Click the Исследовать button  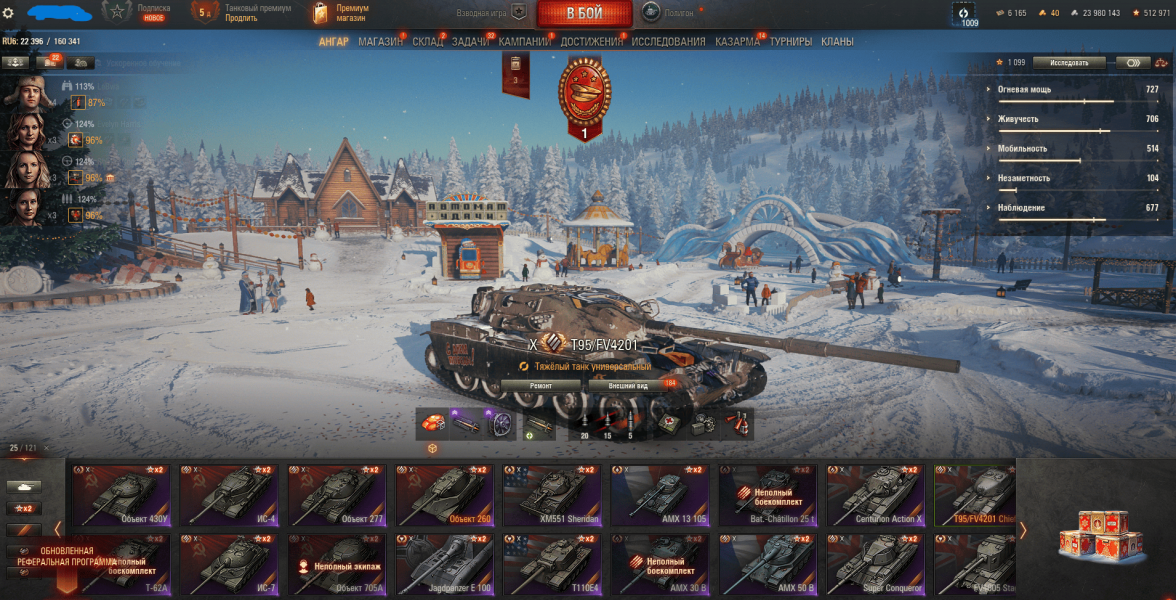tap(1069, 62)
